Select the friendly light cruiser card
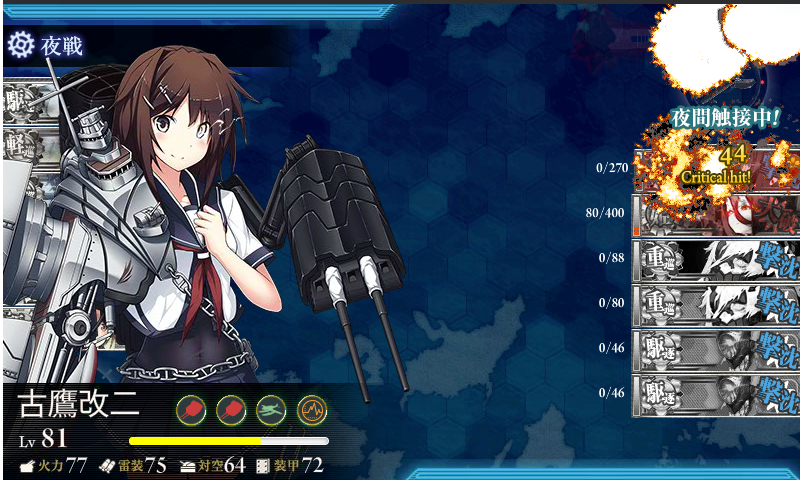 (20, 142)
